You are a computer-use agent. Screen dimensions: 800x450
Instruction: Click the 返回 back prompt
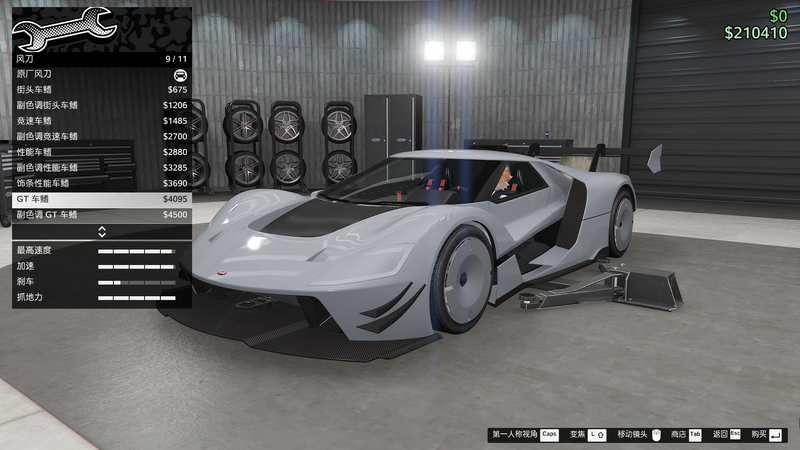coord(726,435)
